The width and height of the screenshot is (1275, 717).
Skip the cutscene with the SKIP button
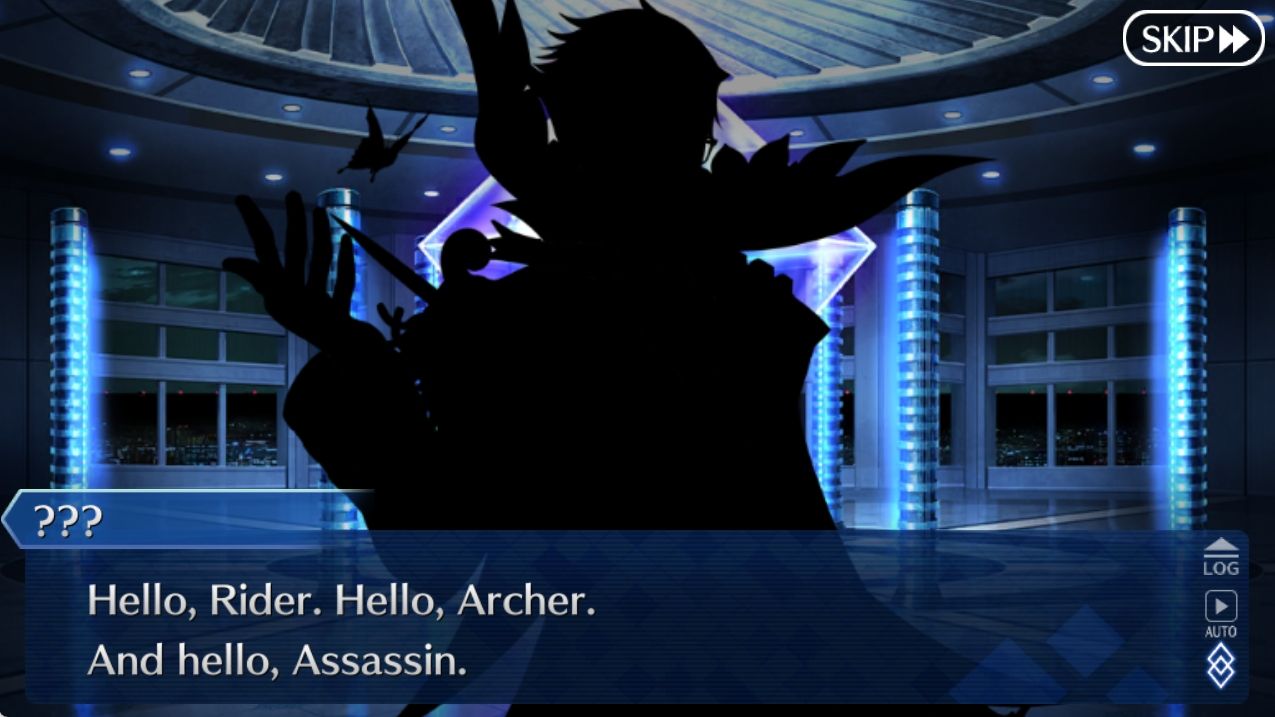point(1193,39)
